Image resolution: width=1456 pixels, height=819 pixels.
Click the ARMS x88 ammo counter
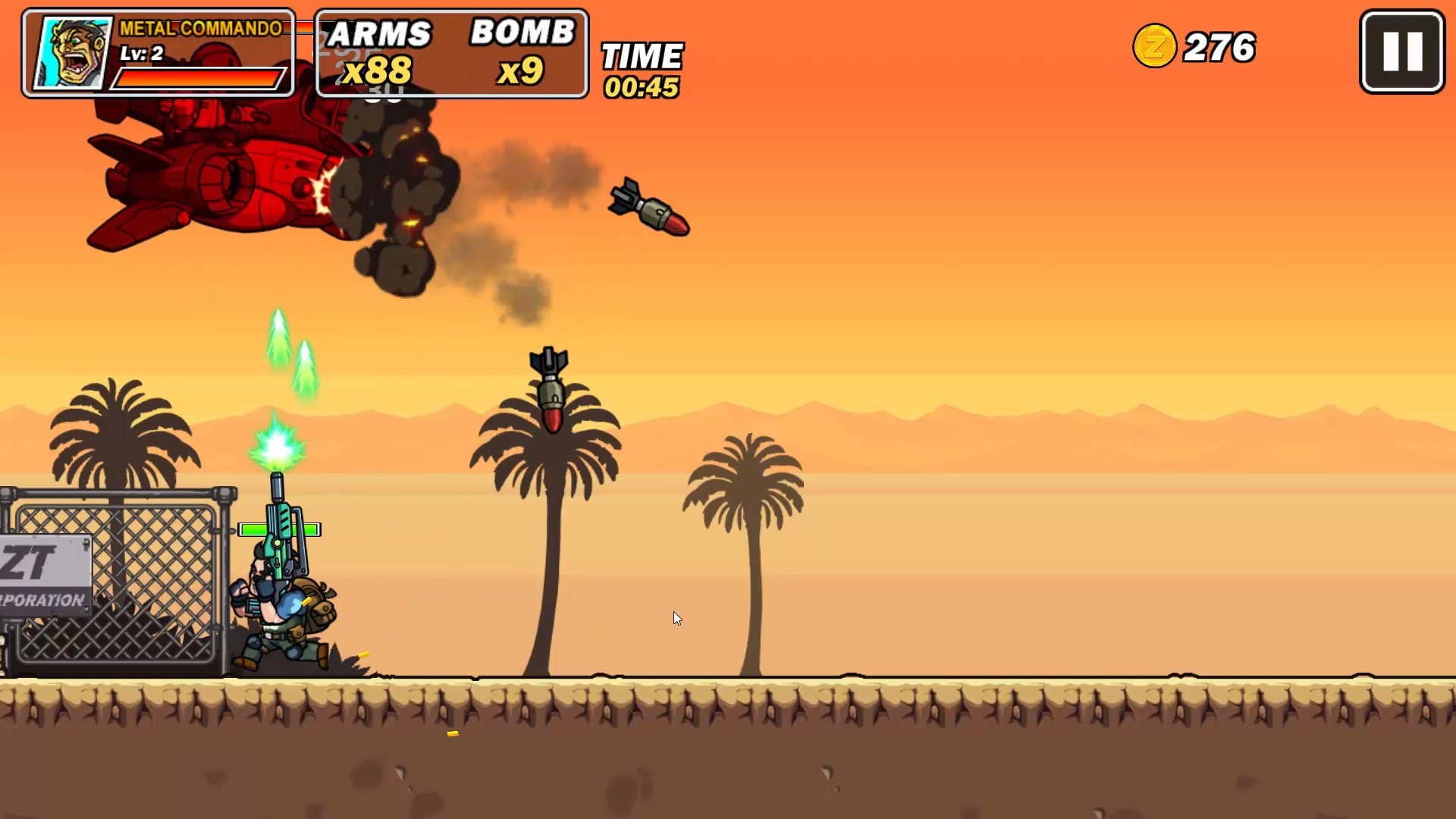click(x=377, y=53)
